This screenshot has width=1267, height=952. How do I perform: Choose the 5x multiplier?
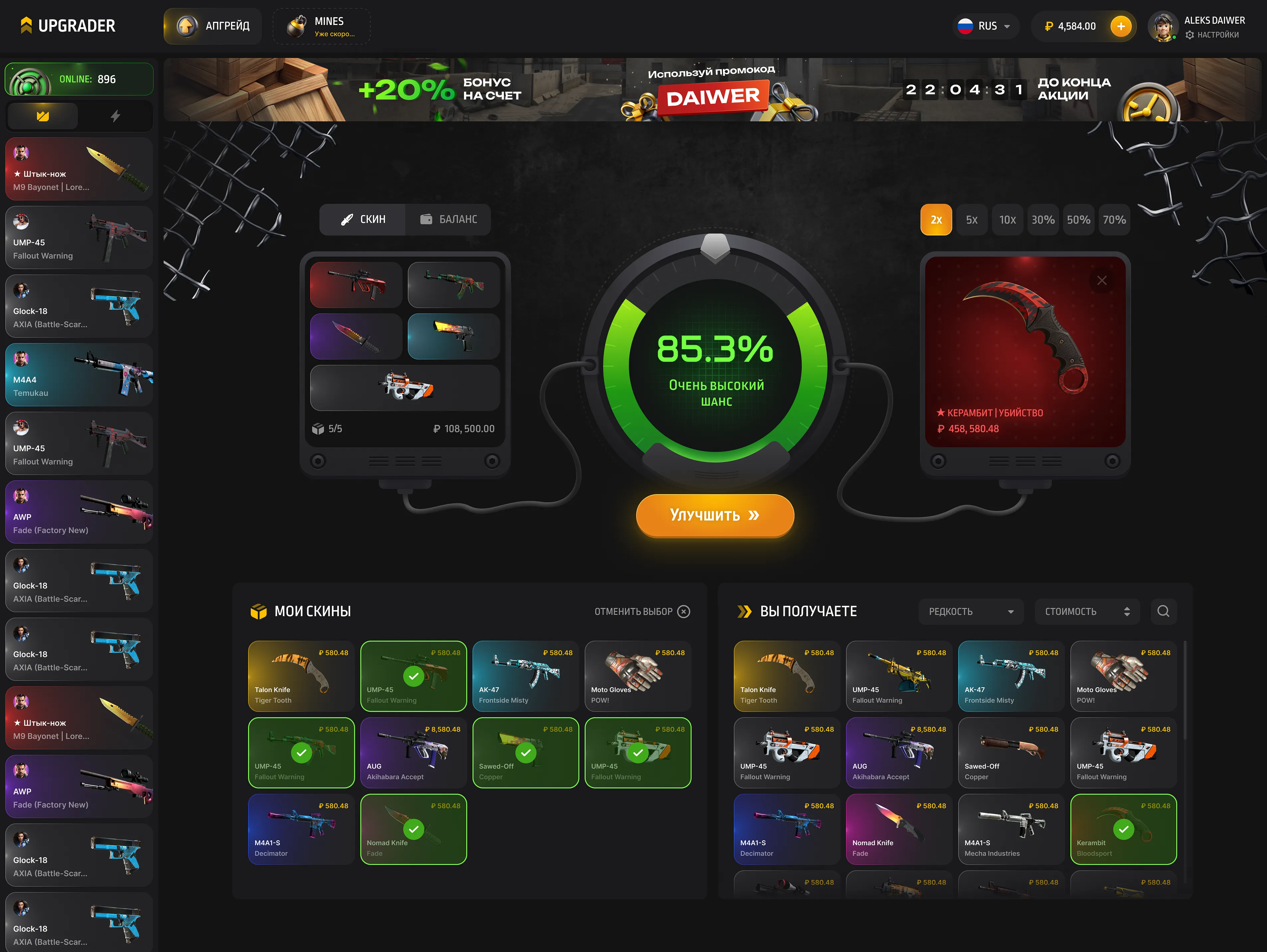971,220
